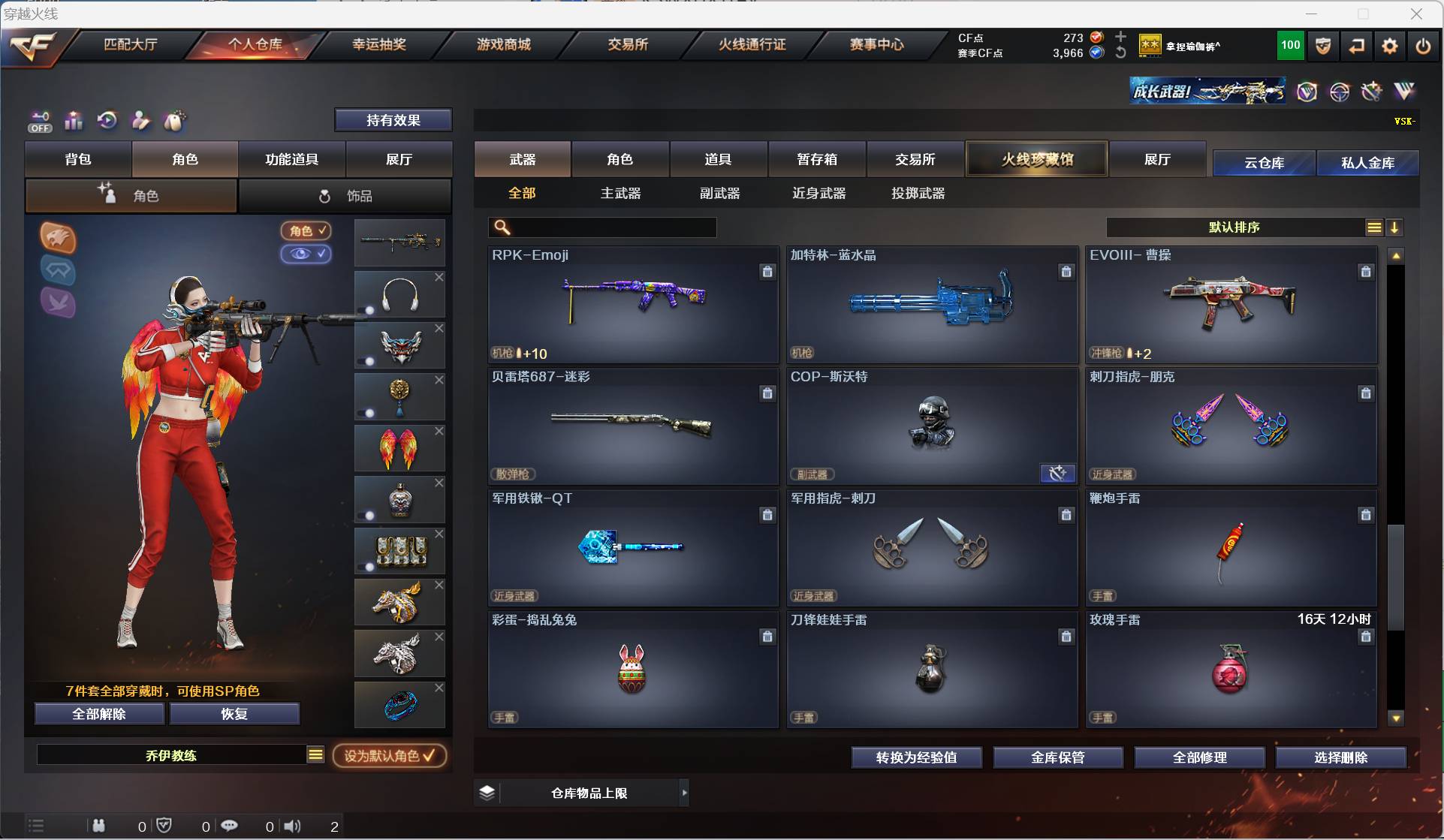Open the growth weapons event banner icon
This screenshot has width=1444, height=840.
[1207, 92]
